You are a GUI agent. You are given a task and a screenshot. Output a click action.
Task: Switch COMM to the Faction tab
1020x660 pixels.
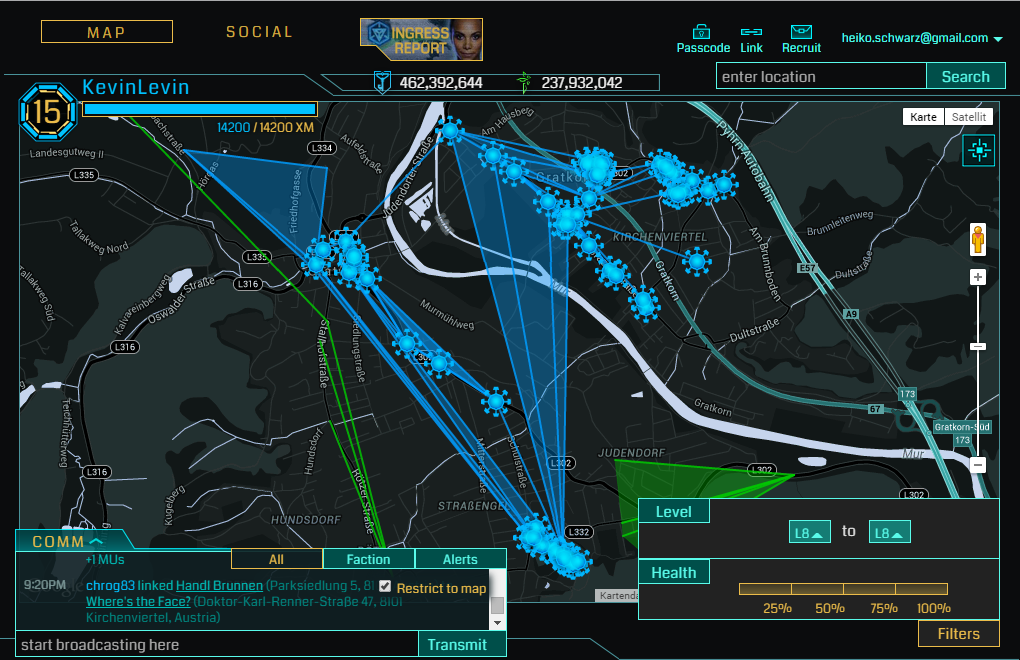(x=368, y=559)
